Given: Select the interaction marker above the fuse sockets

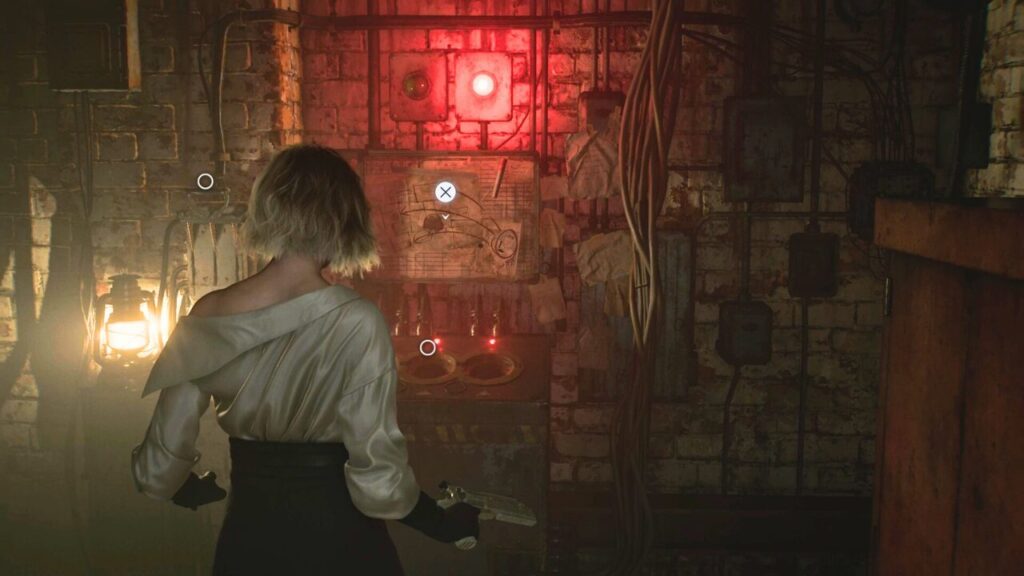Looking at the screenshot, I should tap(428, 348).
